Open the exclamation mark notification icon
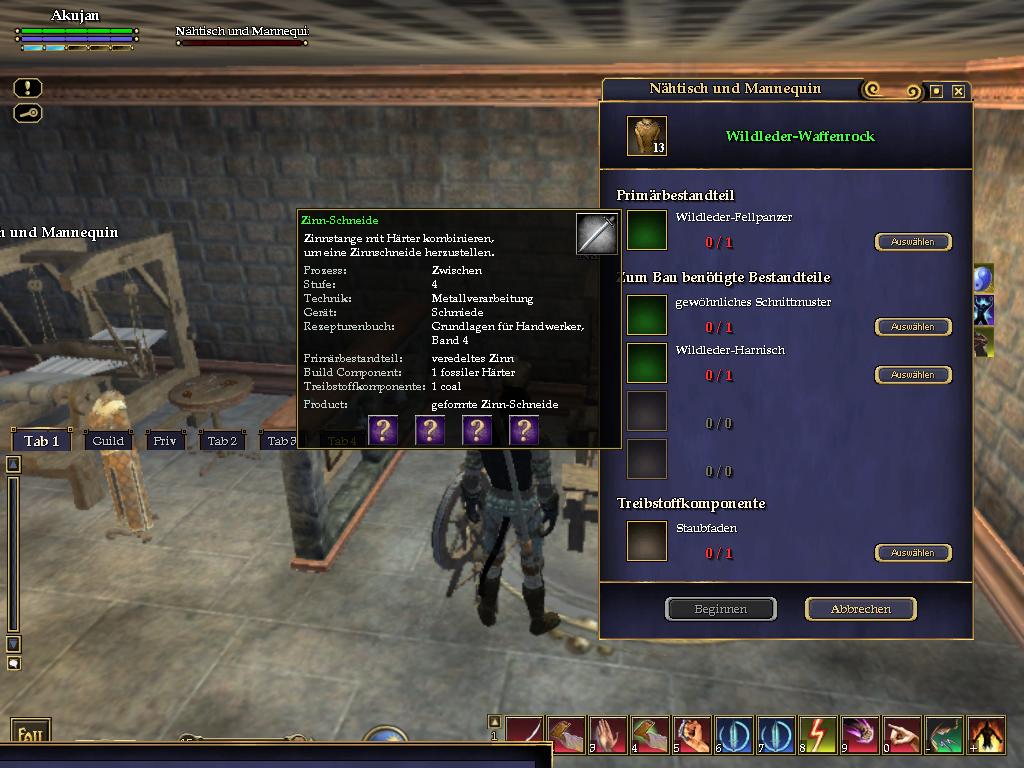 click(28, 89)
